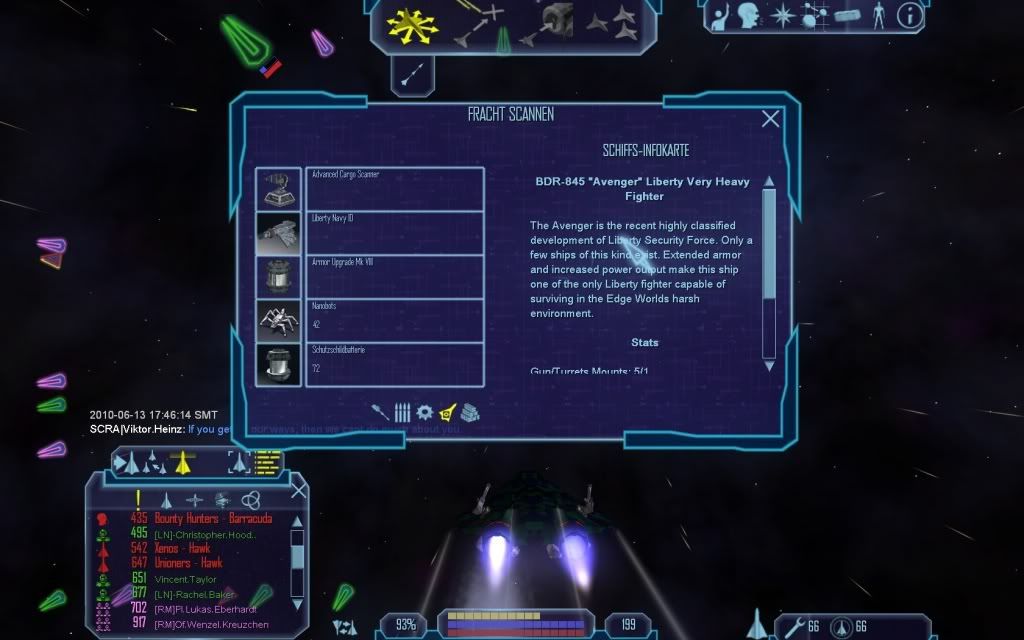Open the info icon in top-right bar
1024x640 pixels.
909,15
